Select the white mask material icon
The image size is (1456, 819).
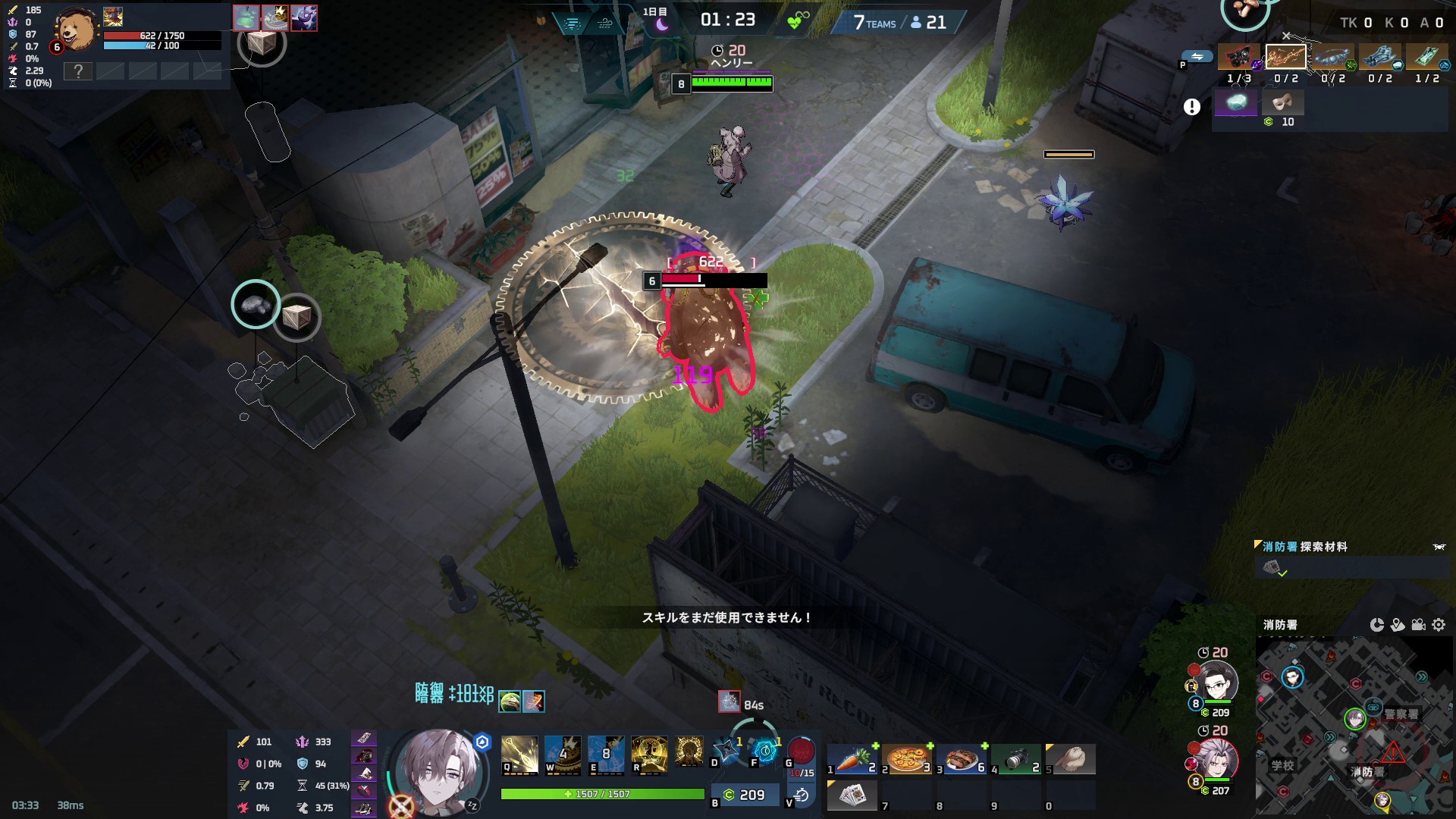(1283, 102)
